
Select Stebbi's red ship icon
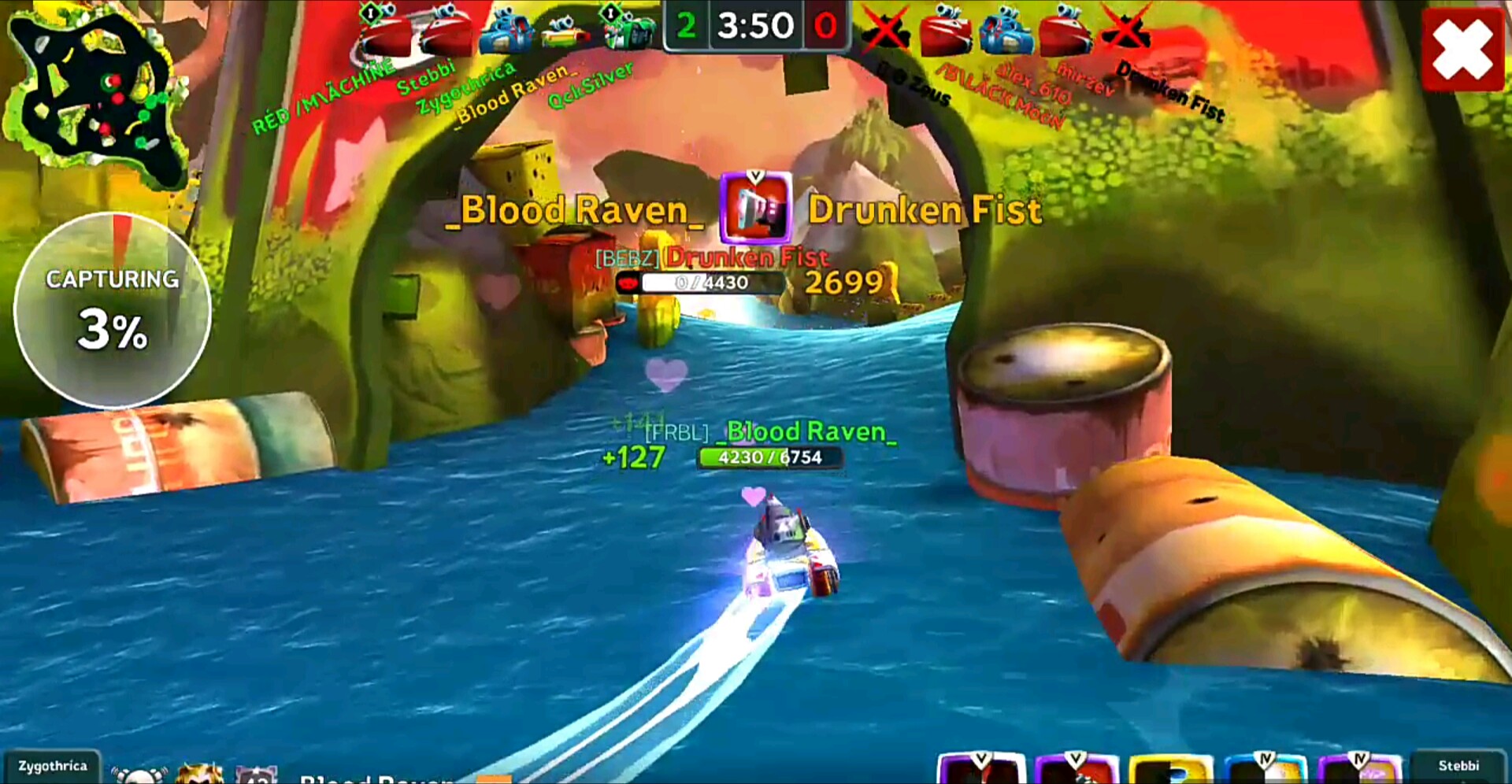[446, 31]
